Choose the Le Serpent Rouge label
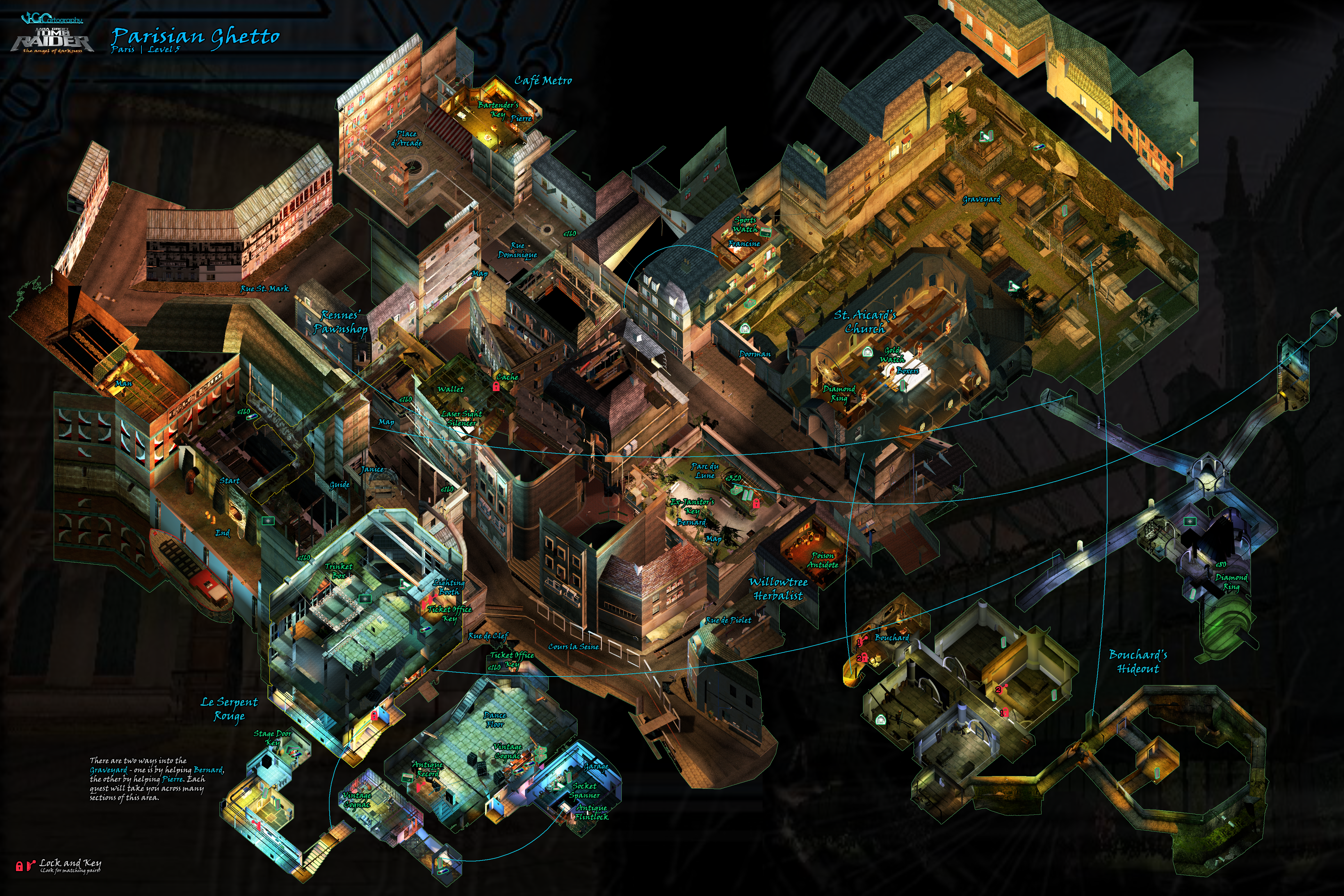Screen dimensions: 1344x896 pyautogui.click(x=229, y=708)
